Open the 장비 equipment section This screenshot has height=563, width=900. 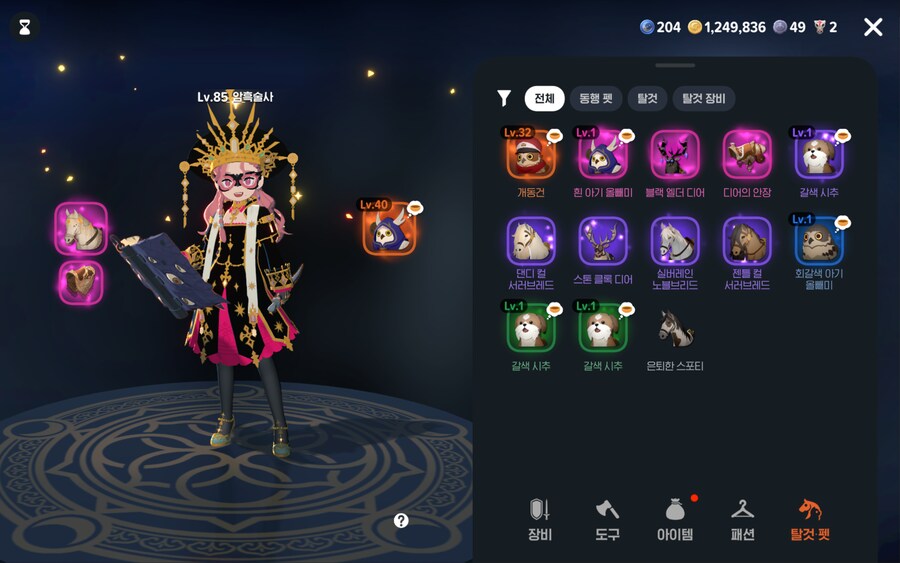[x=540, y=519]
